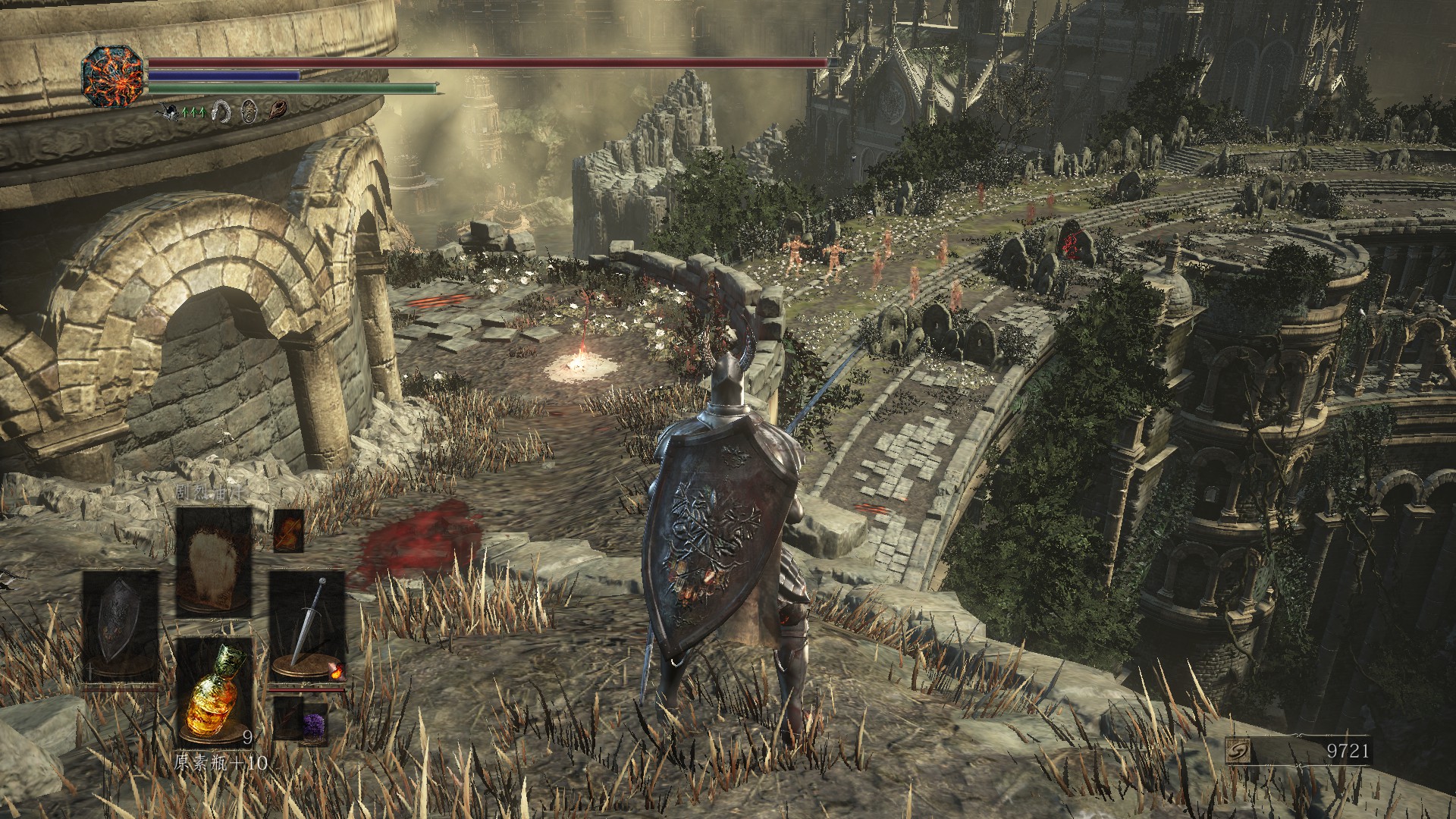The height and width of the screenshot is (819, 1456).
Task: Click the silver serpent ring status icon
Action: (x=221, y=111)
